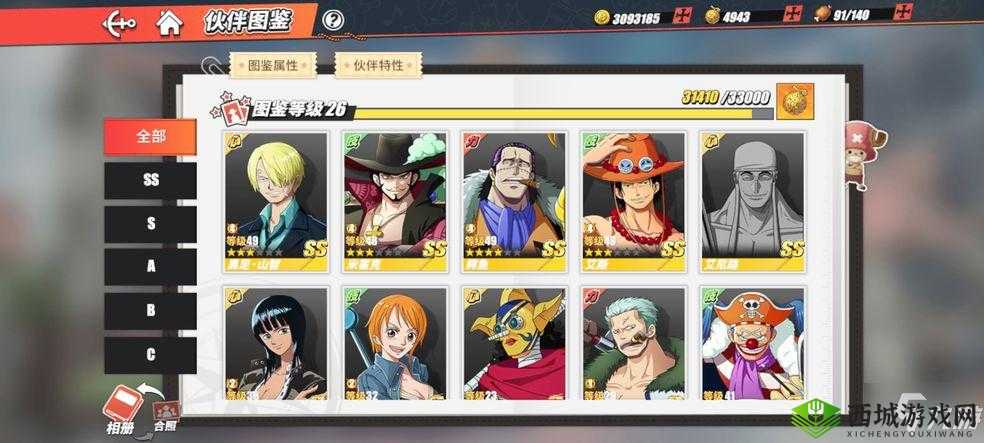Open Mihawk's card with the black hat

[x=394, y=194]
